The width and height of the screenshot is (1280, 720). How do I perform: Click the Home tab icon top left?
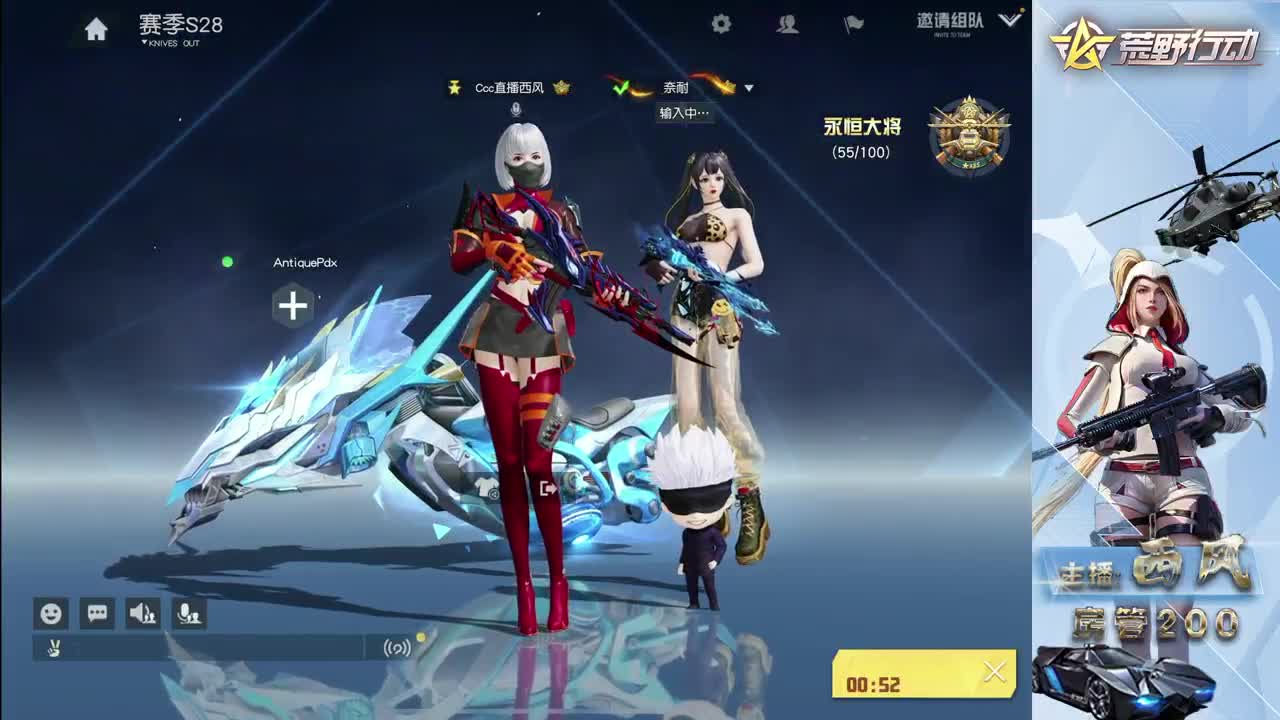pos(95,27)
